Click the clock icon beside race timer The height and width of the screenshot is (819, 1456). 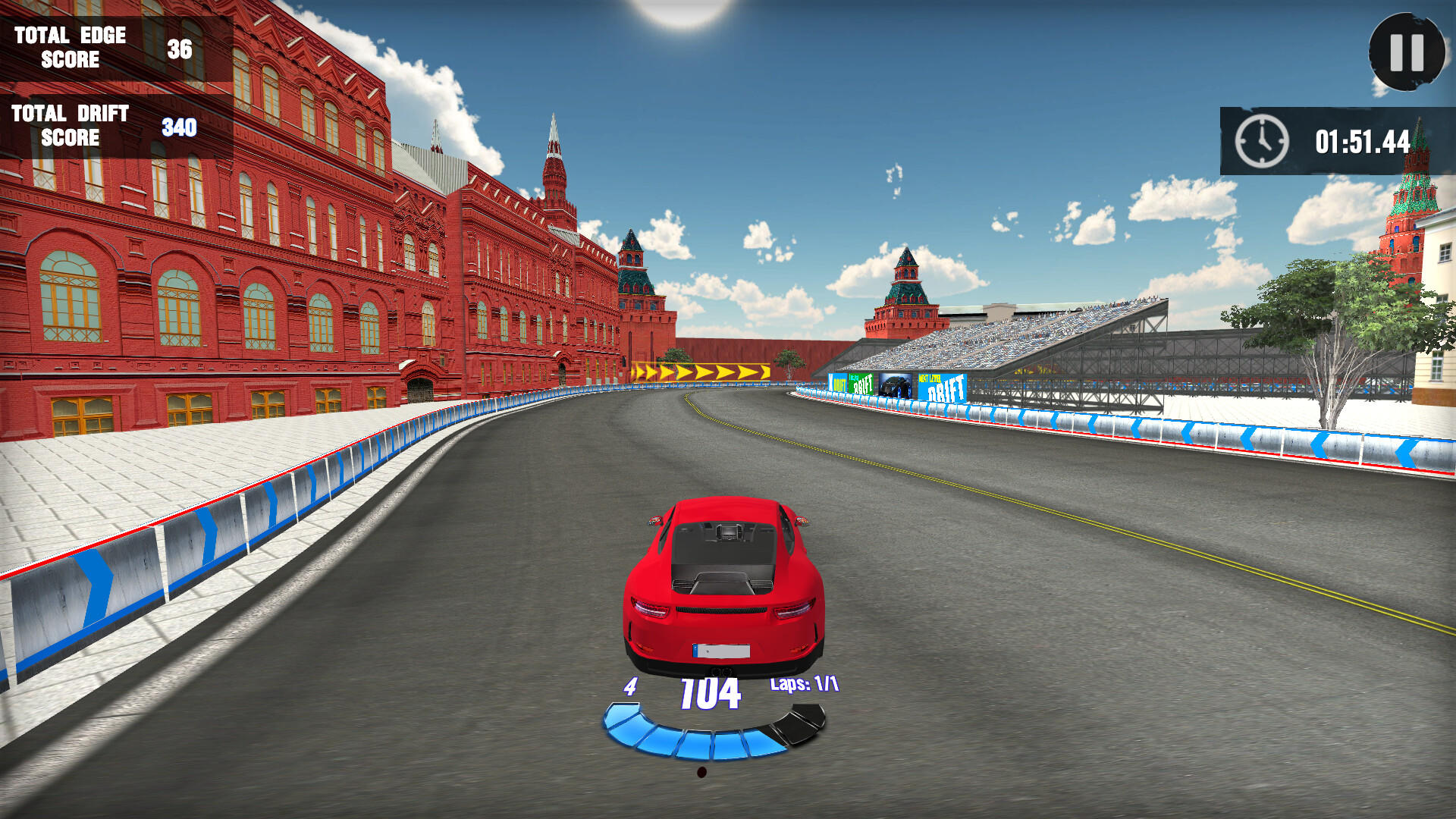coord(1259,141)
